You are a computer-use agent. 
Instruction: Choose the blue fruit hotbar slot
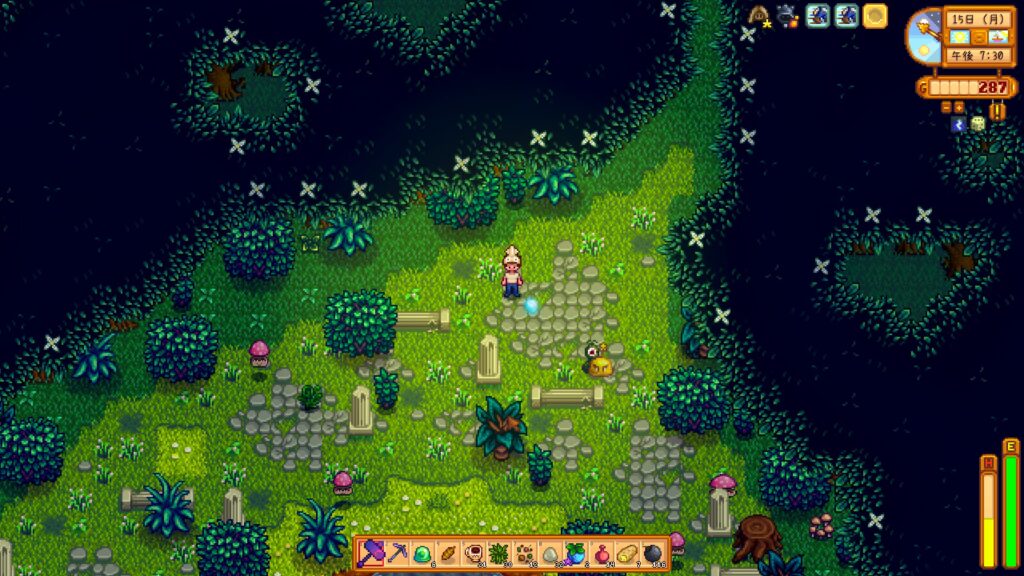pyautogui.click(x=575, y=552)
